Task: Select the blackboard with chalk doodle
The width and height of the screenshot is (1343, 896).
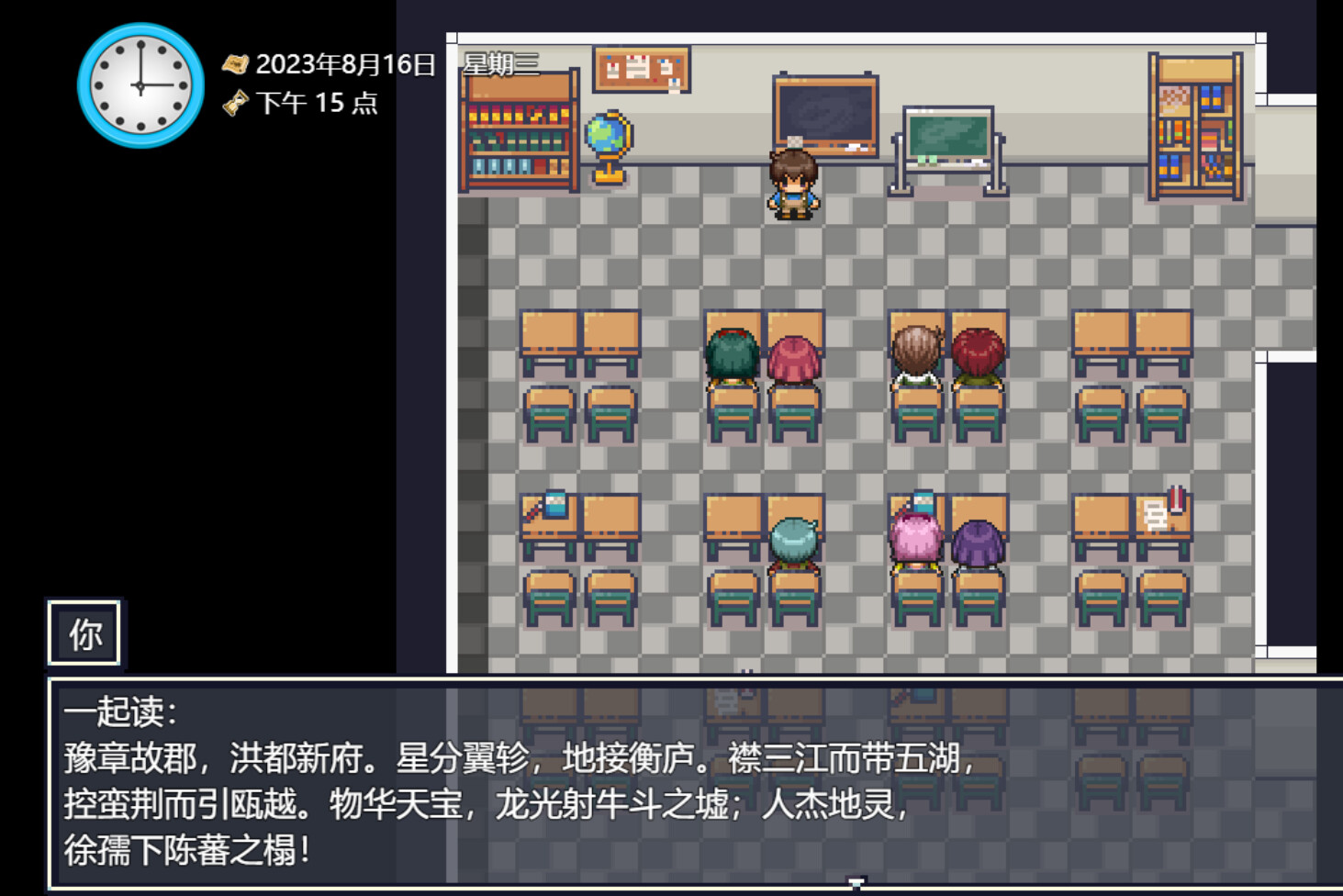Action: point(825,113)
